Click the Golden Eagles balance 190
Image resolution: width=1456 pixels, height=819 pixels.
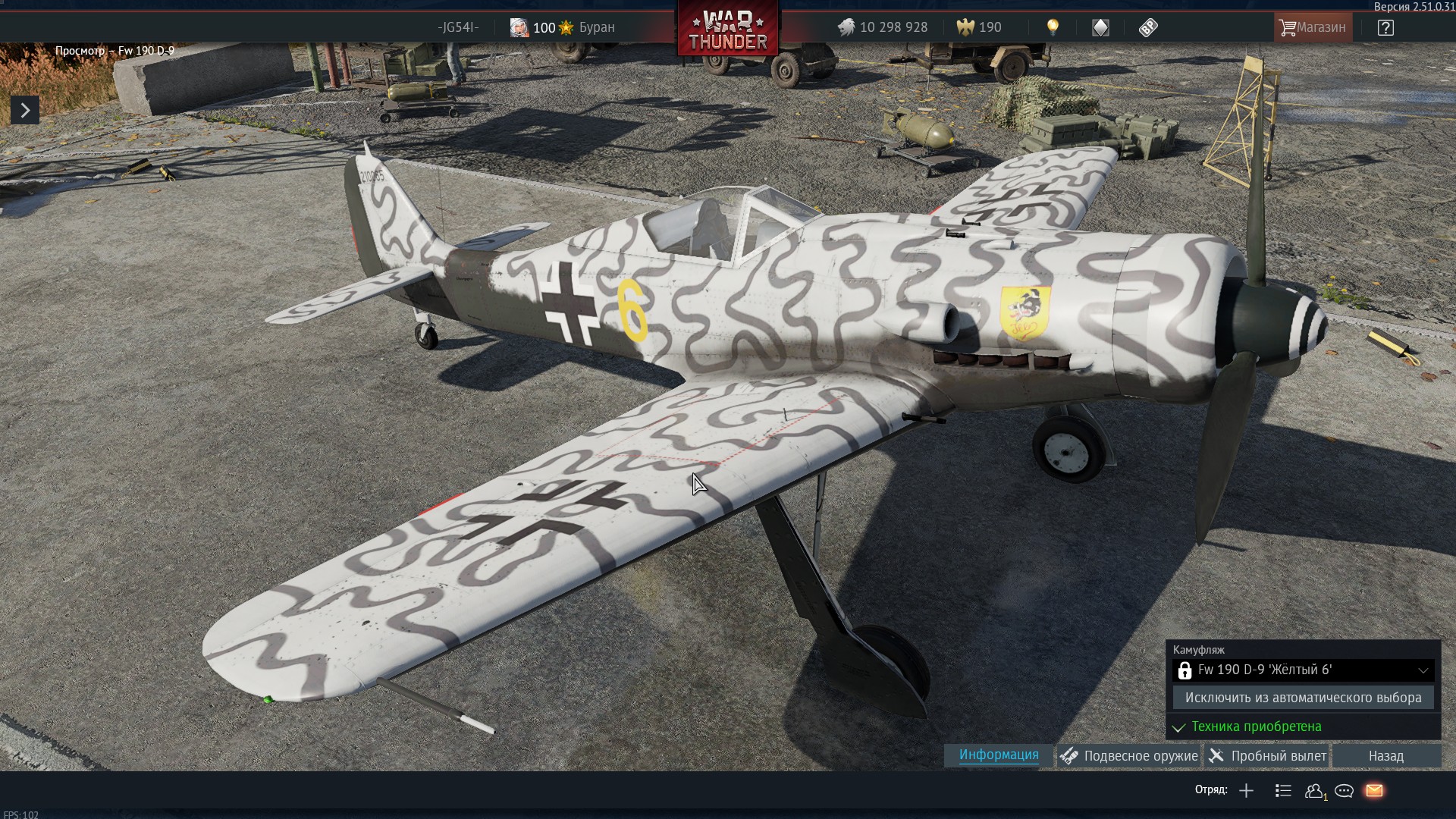[979, 28]
